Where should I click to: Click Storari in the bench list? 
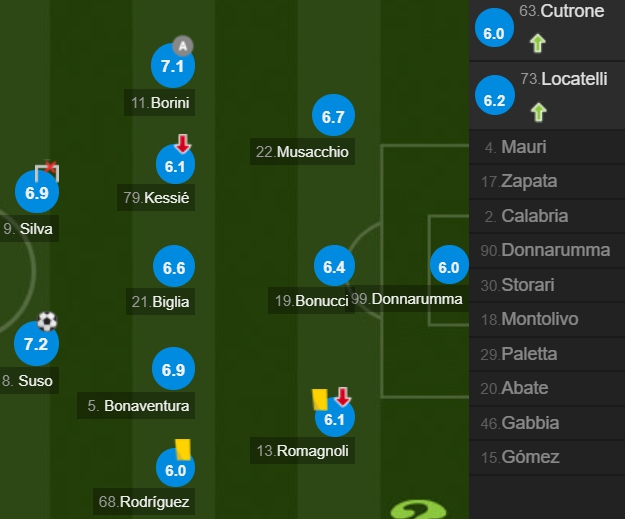pos(530,285)
